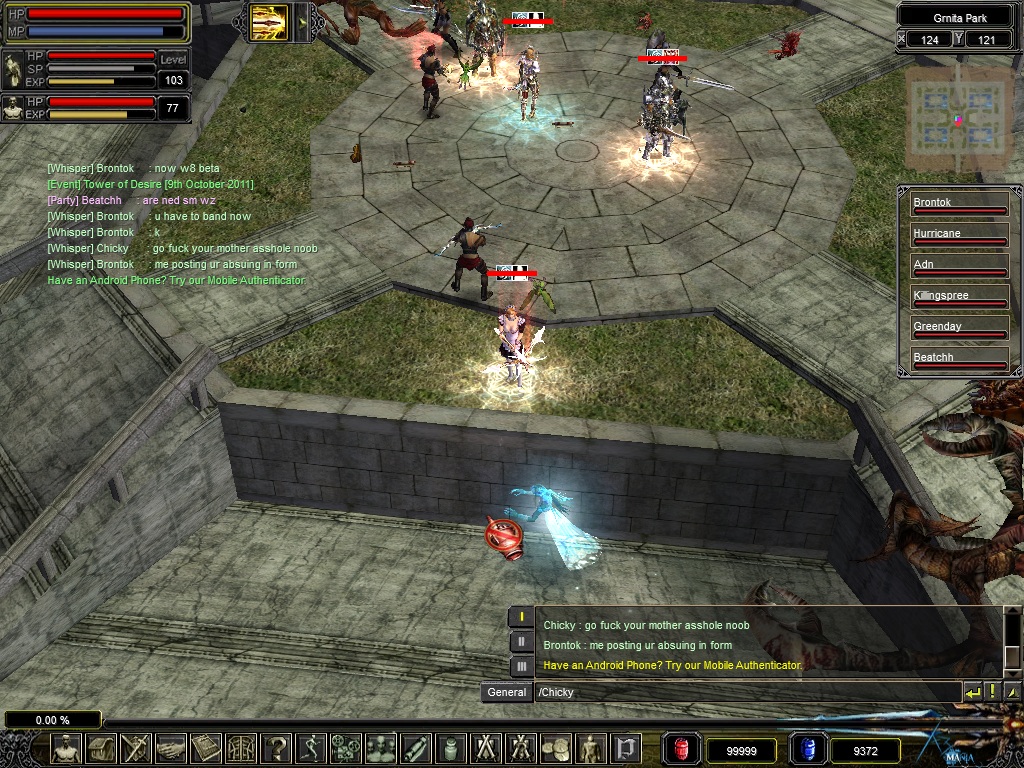The height and width of the screenshot is (768, 1024).
Task: Switch to chat tab II
Action: (x=521, y=642)
